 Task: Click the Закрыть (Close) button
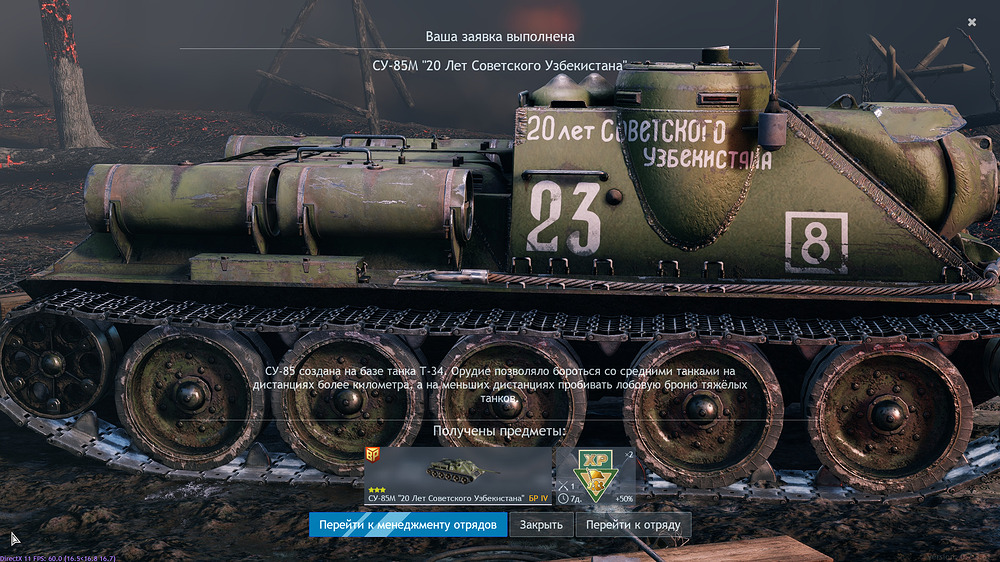pos(542,525)
